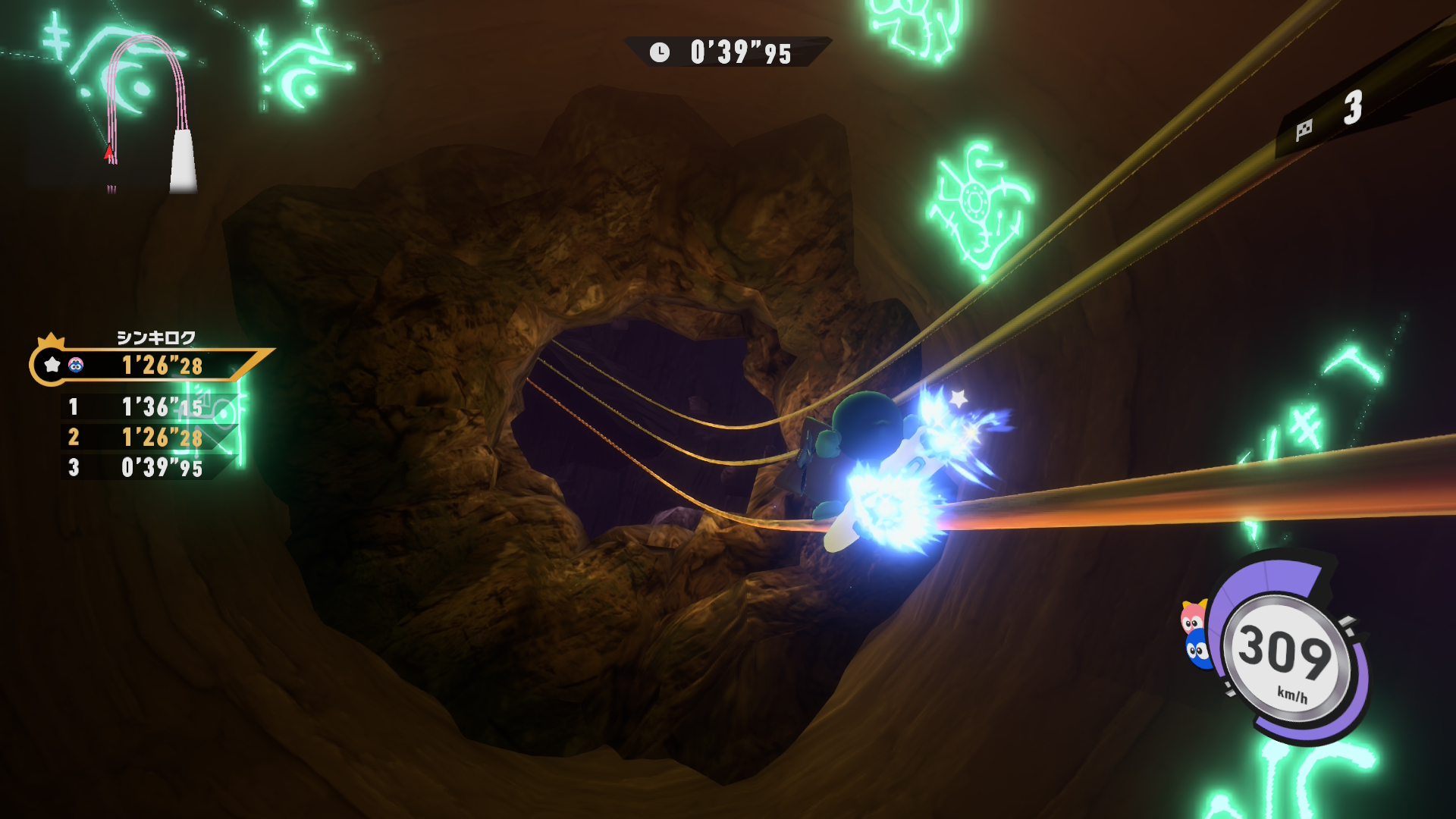Screen dimensions: 1456x819
Task: Click the blue character icon beside speedometer
Action: [x=1198, y=651]
